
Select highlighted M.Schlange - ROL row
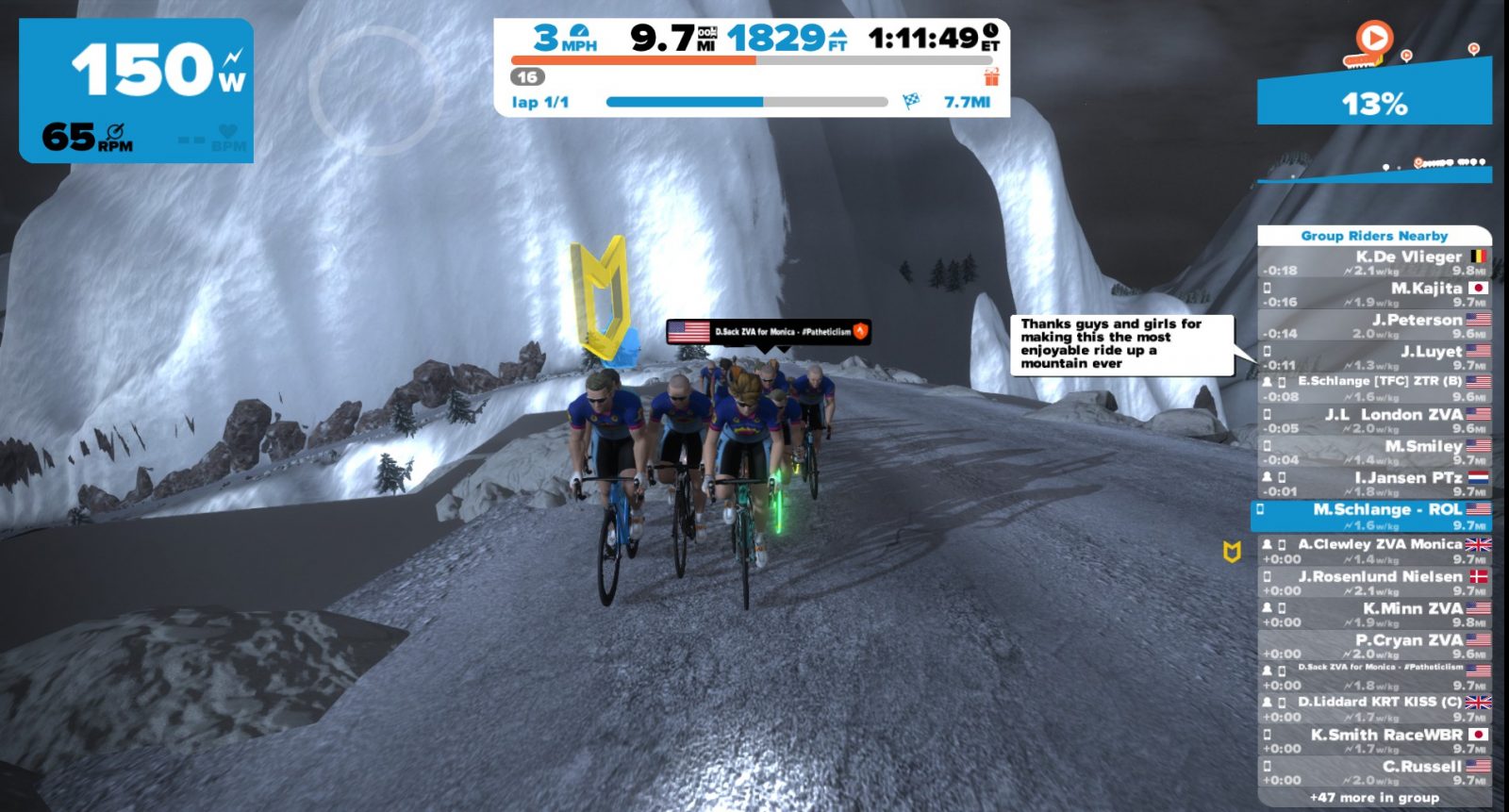(x=1373, y=516)
